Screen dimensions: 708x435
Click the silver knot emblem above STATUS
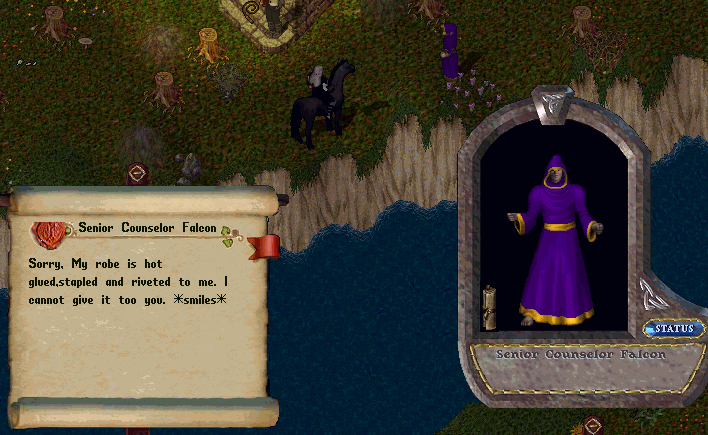649,295
